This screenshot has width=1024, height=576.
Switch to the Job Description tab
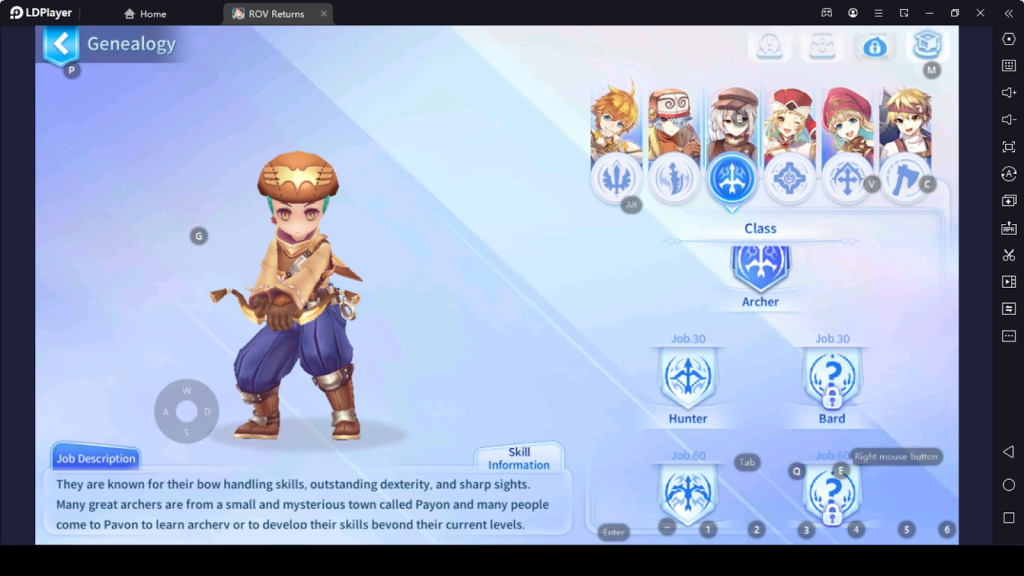point(96,458)
